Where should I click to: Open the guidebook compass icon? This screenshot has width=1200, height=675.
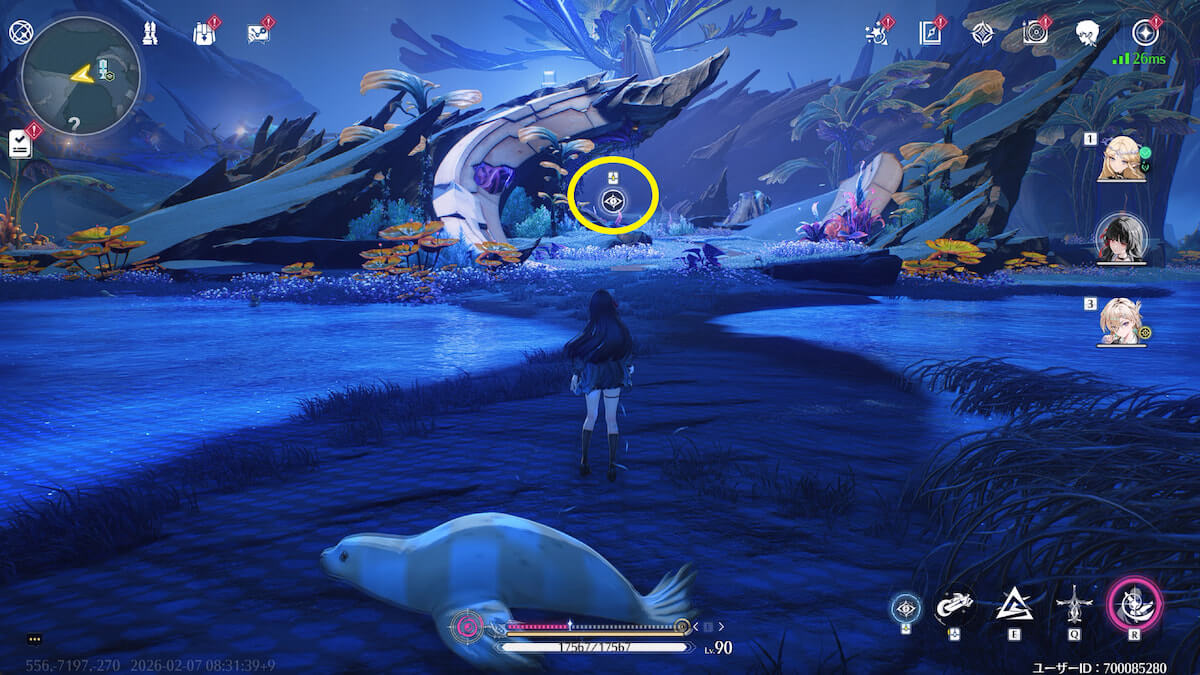[930, 33]
